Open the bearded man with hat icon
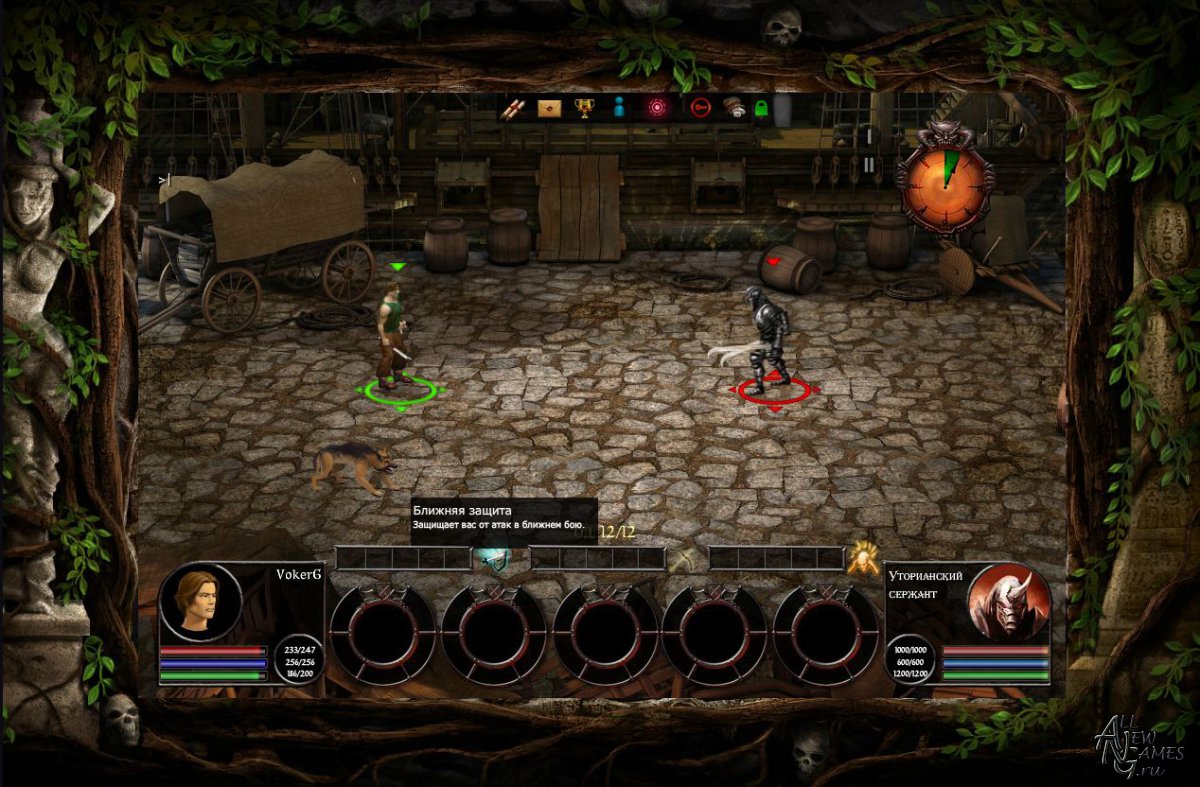The height and width of the screenshot is (787, 1200). tap(734, 108)
